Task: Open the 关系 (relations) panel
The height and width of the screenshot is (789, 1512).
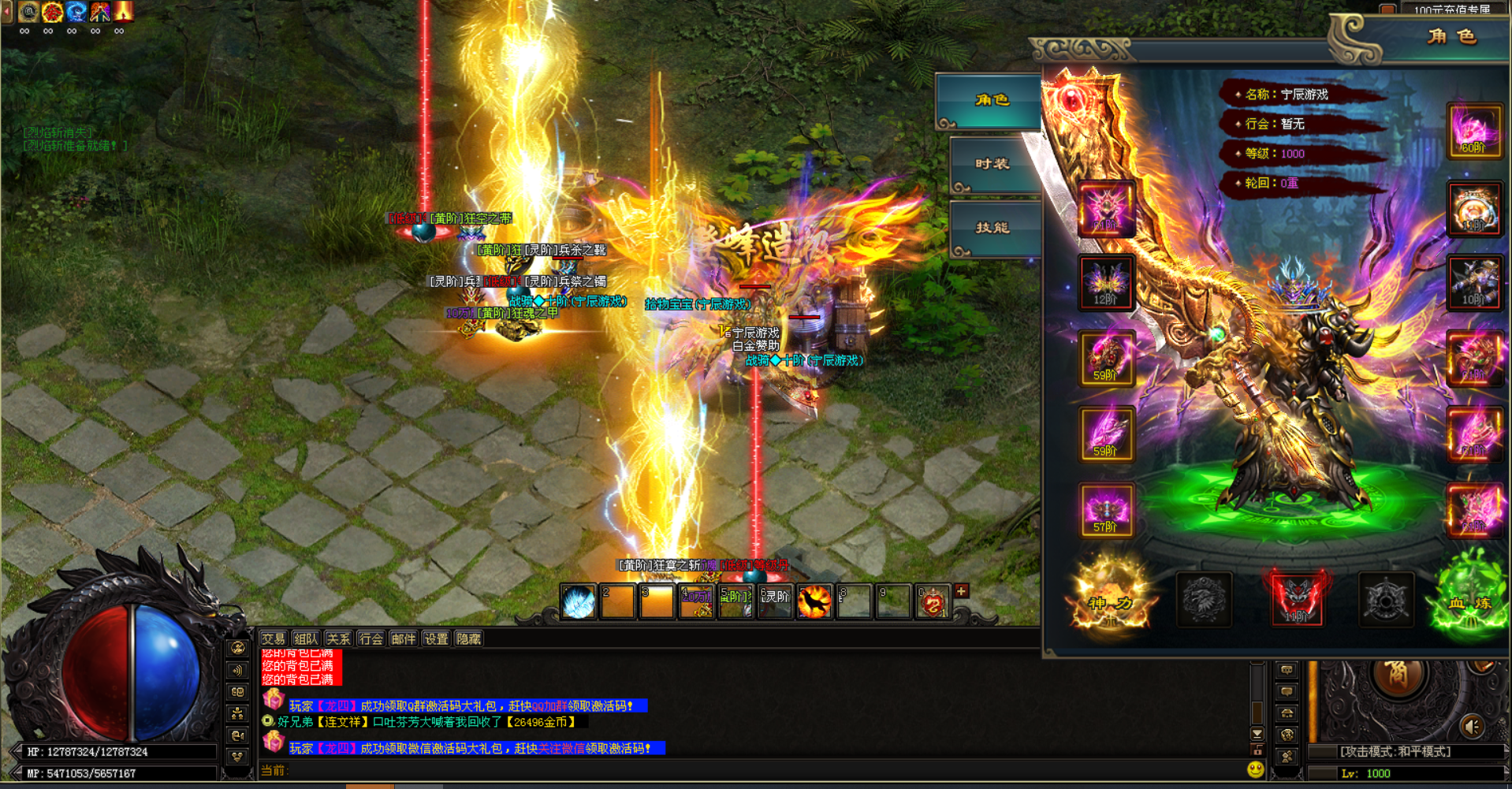Action: pyautogui.click(x=338, y=638)
